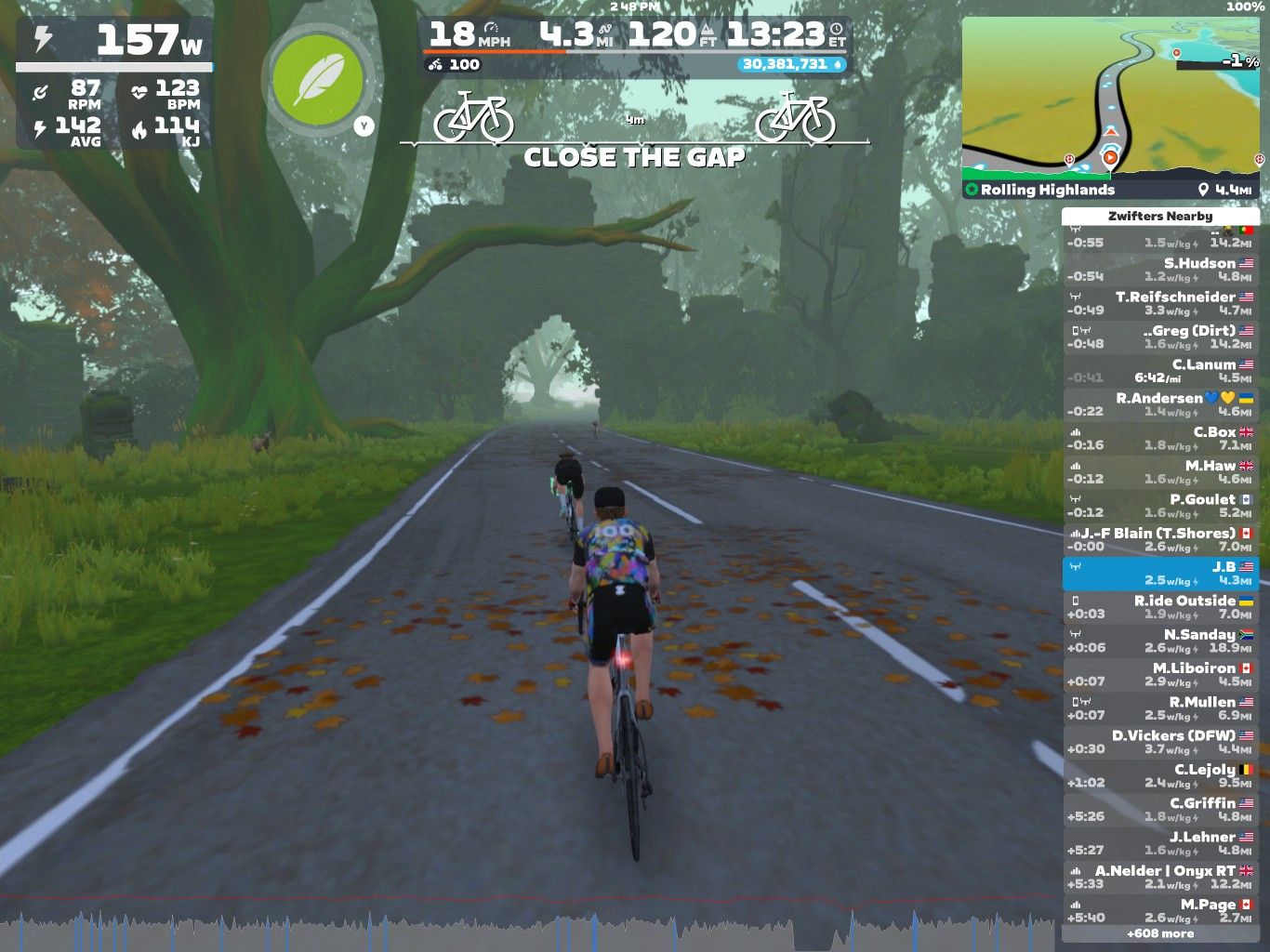Image resolution: width=1270 pixels, height=952 pixels.
Task: Choose P.Goulet from the rider list
Action: coord(1160,506)
